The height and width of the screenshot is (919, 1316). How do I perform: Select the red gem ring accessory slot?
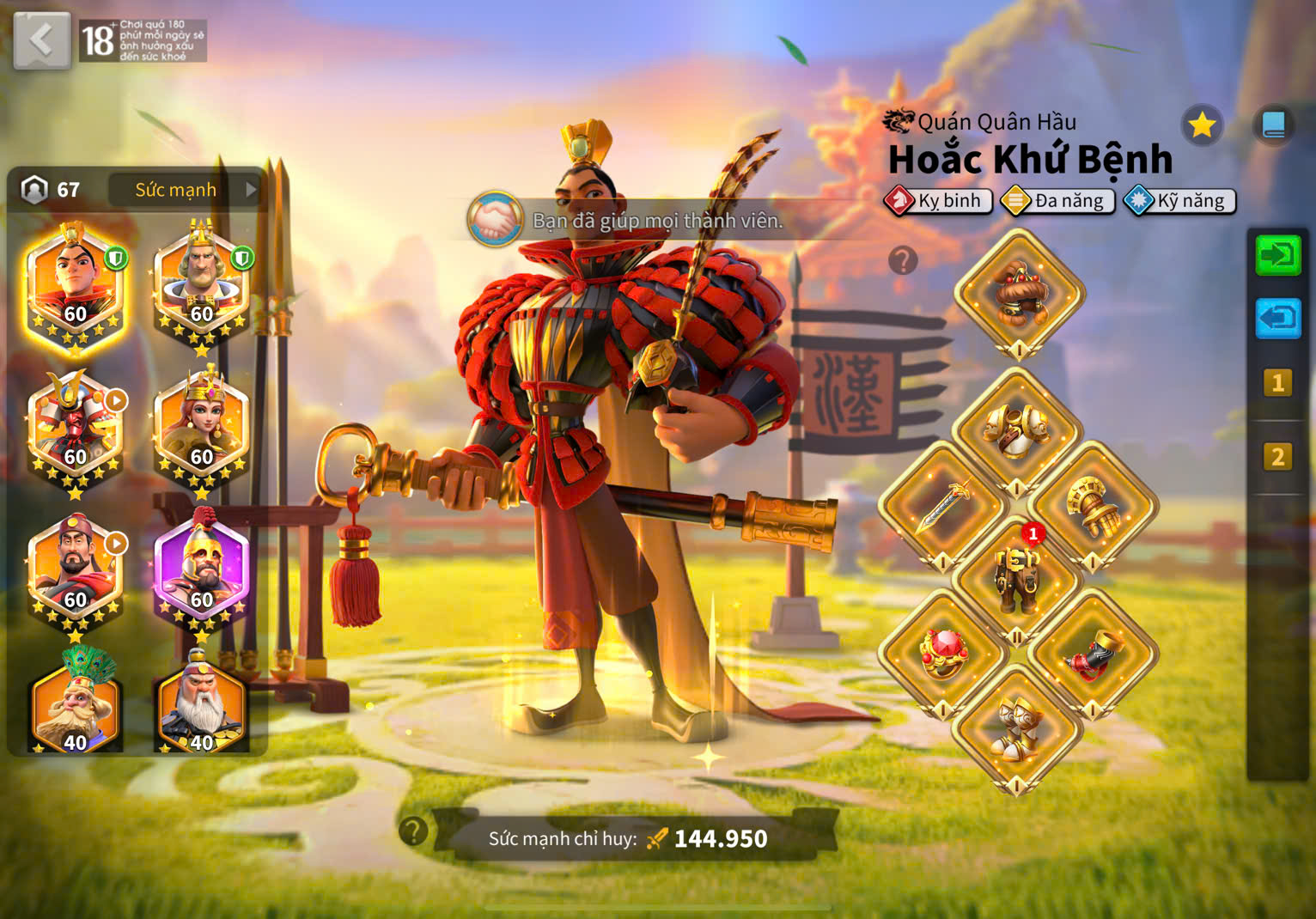[942, 654]
